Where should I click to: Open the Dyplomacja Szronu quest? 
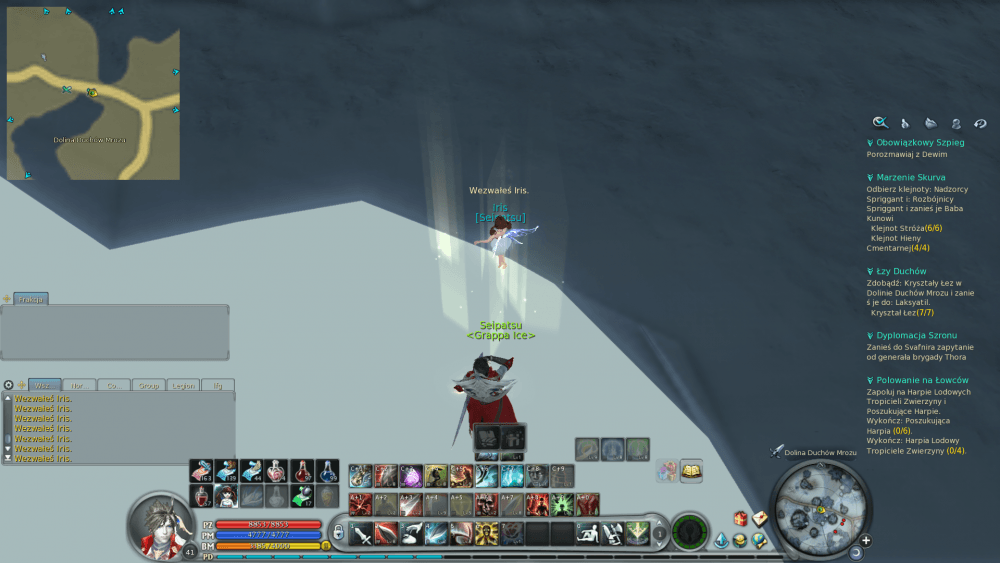(919, 336)
